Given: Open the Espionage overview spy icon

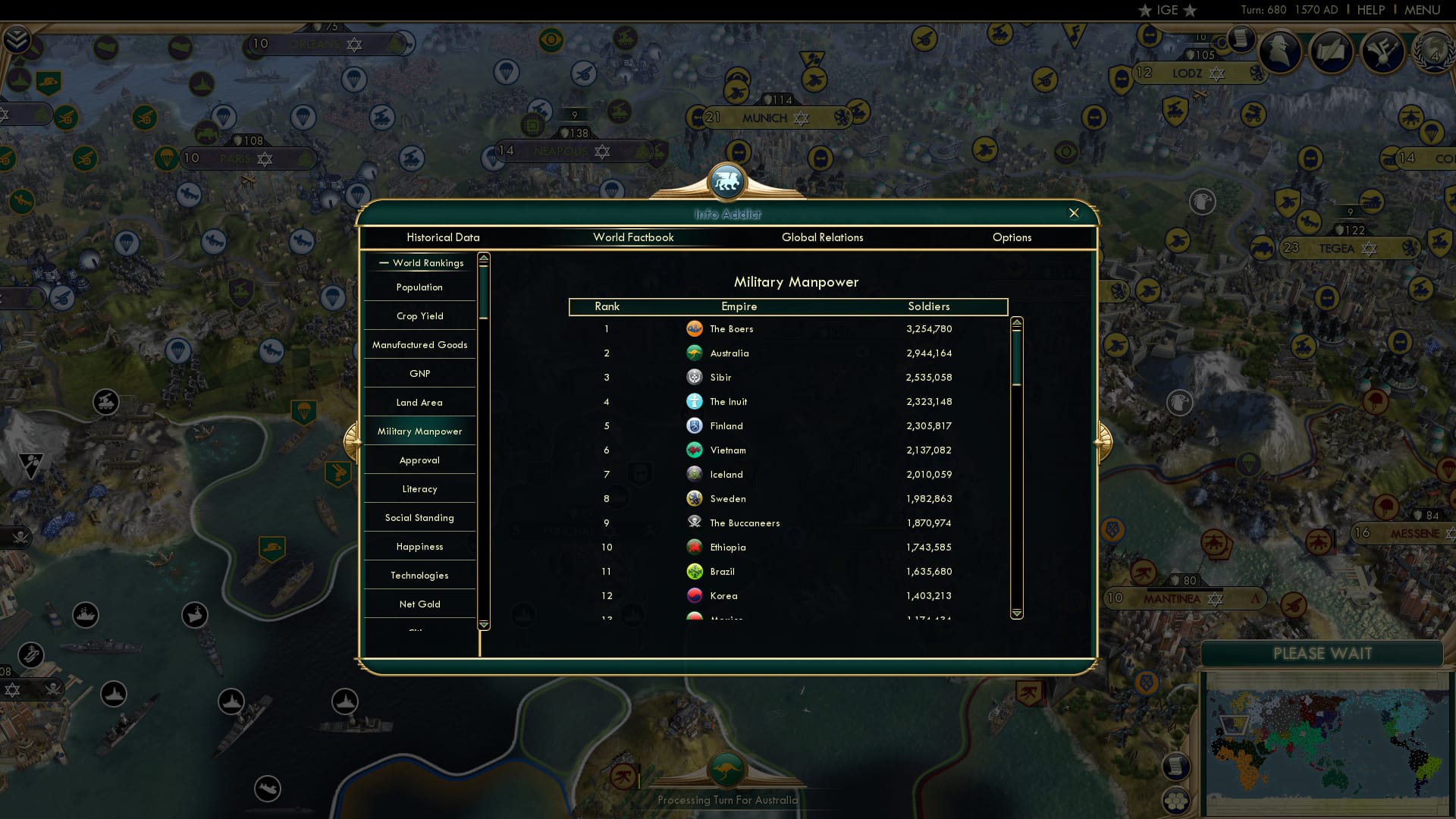Looking at the screenshot, I should 1282,52.
